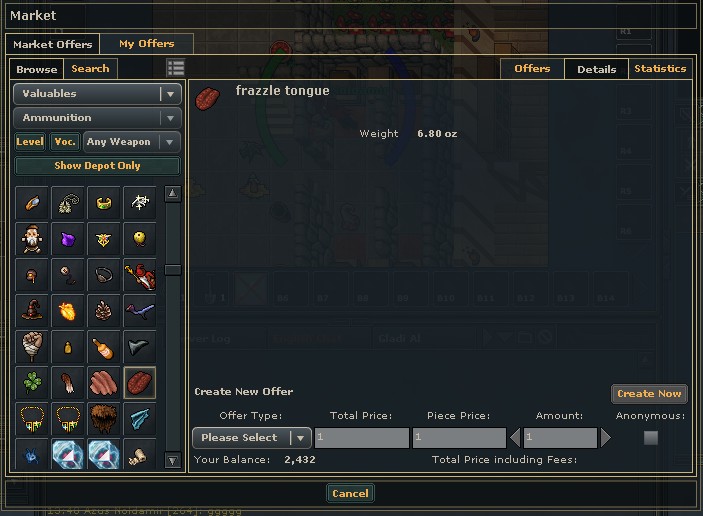View the Offers tab
This screenshot has height=516, width=703.
tap(532, 69)
